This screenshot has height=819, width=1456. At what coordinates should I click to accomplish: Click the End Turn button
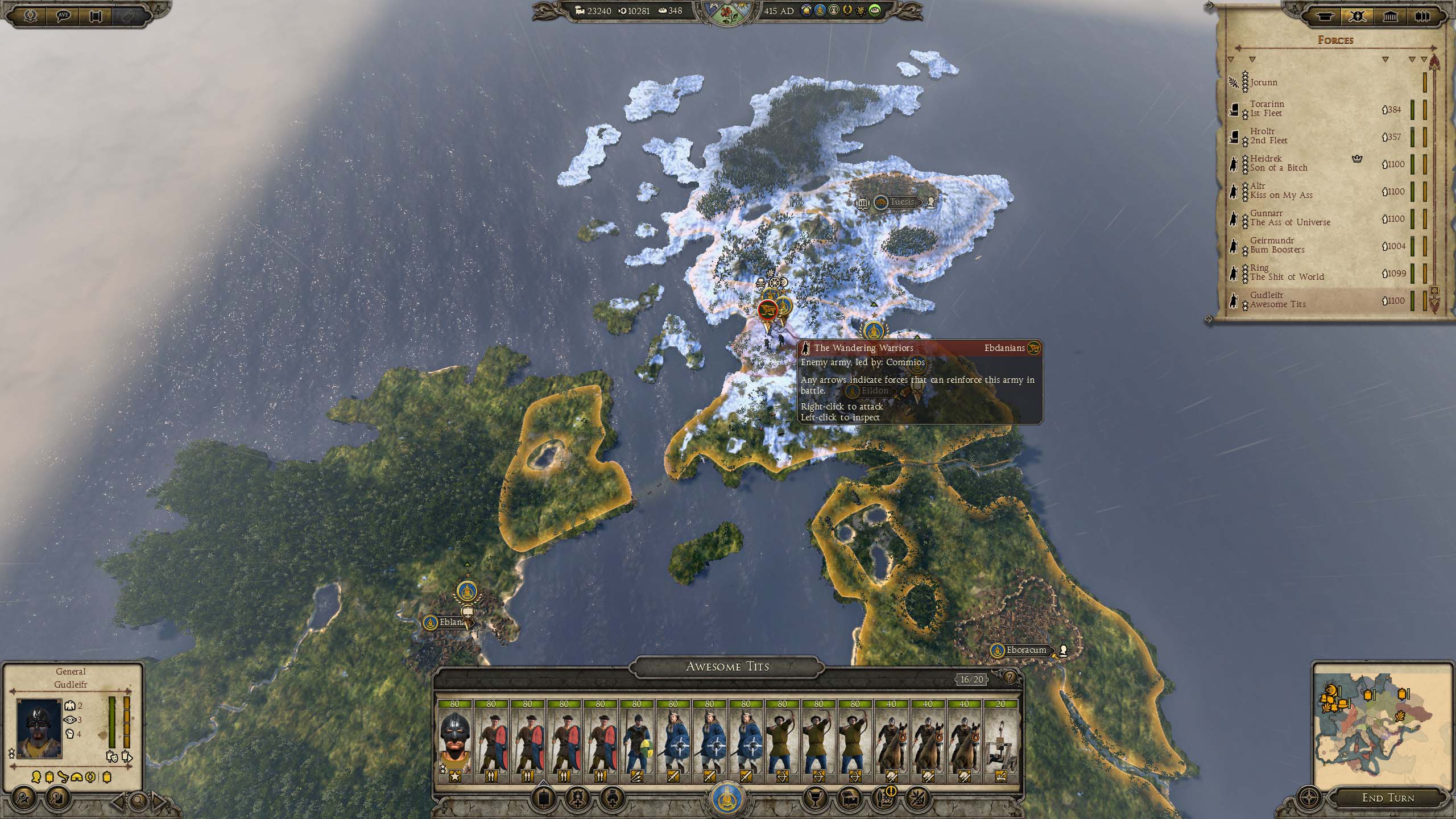(1388, 798)
